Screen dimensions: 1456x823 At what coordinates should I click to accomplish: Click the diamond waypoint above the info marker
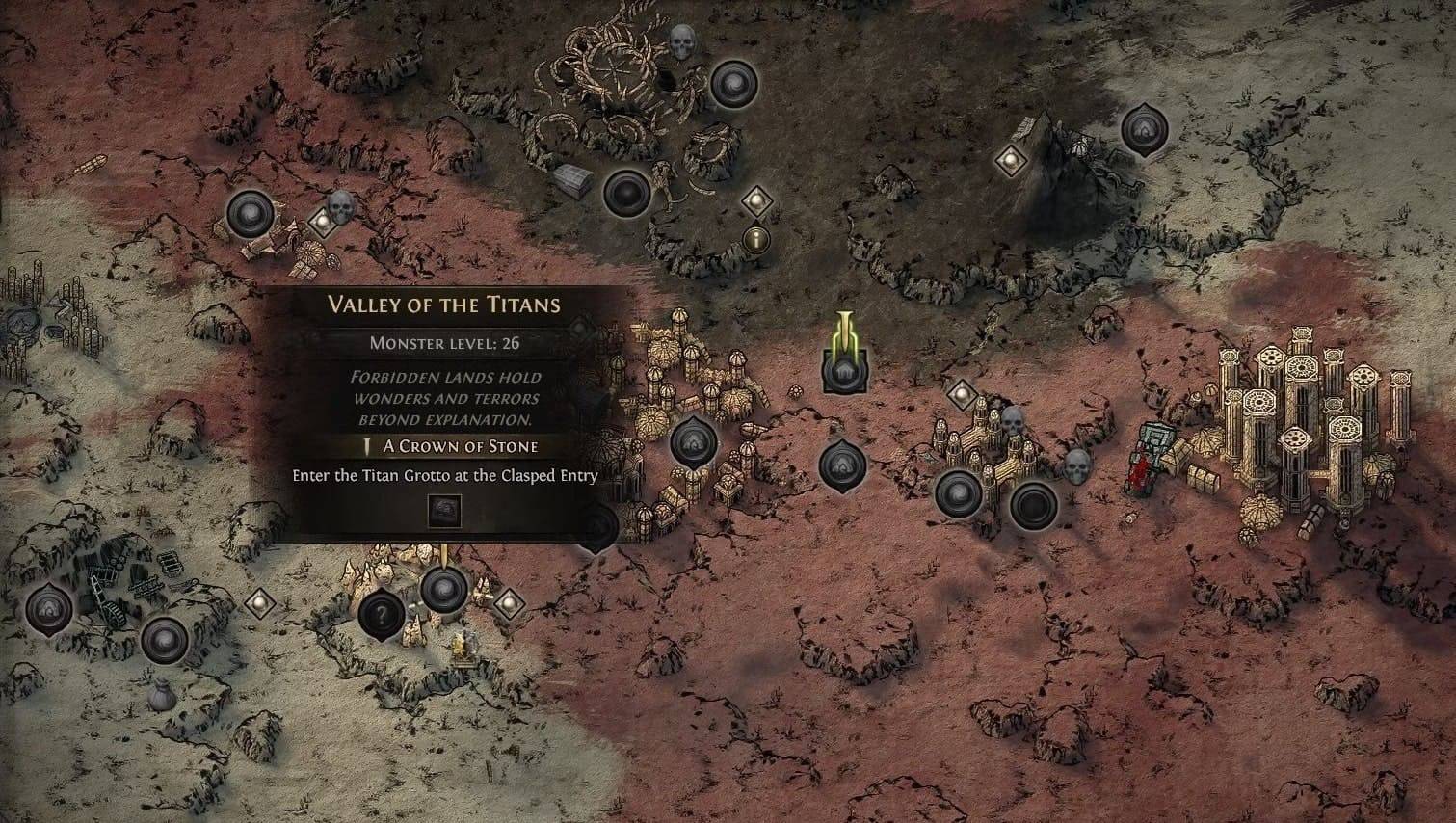tap(757, 203)
